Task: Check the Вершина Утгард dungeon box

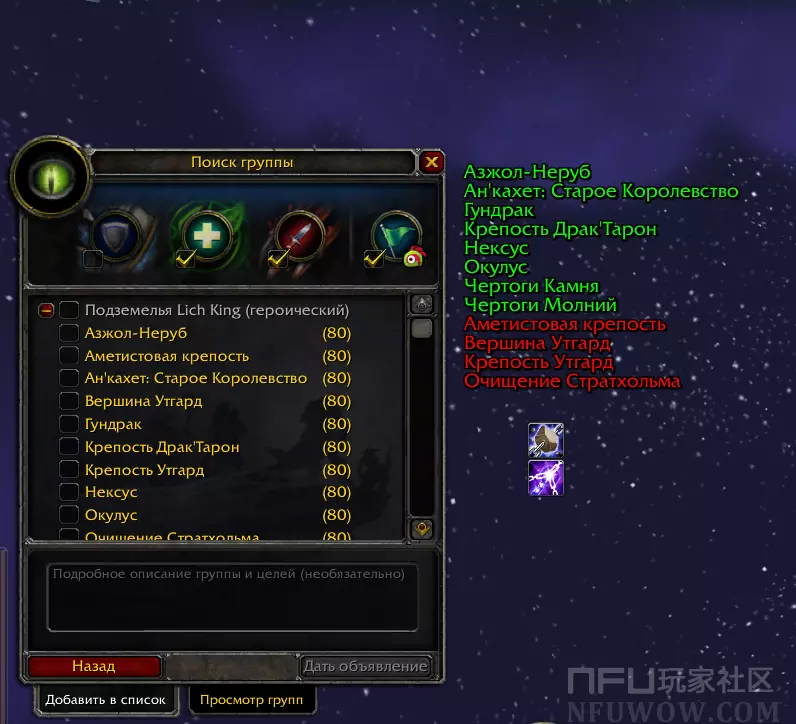Action: [x=69, y=401]
